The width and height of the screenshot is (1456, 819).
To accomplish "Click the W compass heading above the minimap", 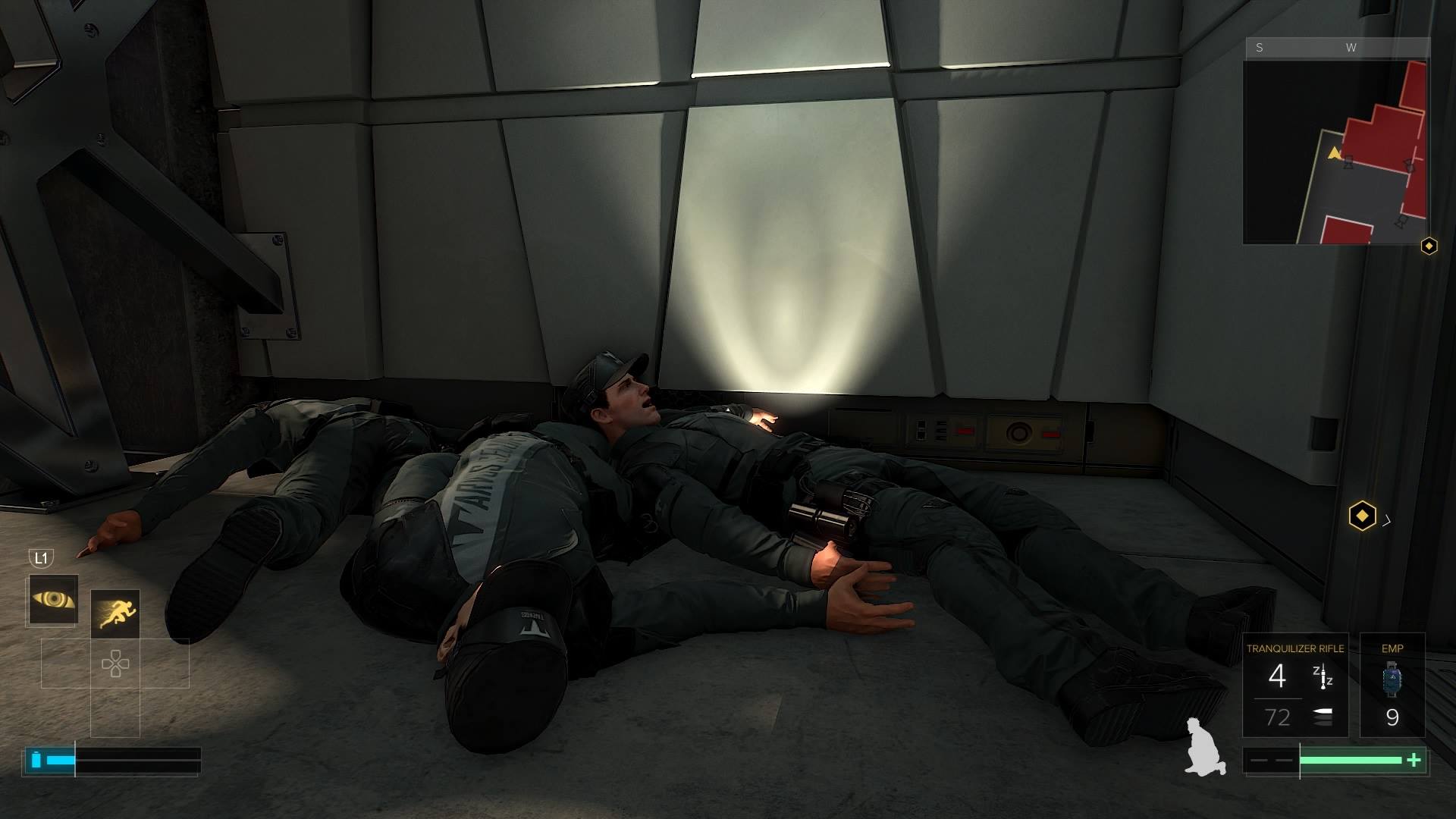I will [x=1351, y=47].
